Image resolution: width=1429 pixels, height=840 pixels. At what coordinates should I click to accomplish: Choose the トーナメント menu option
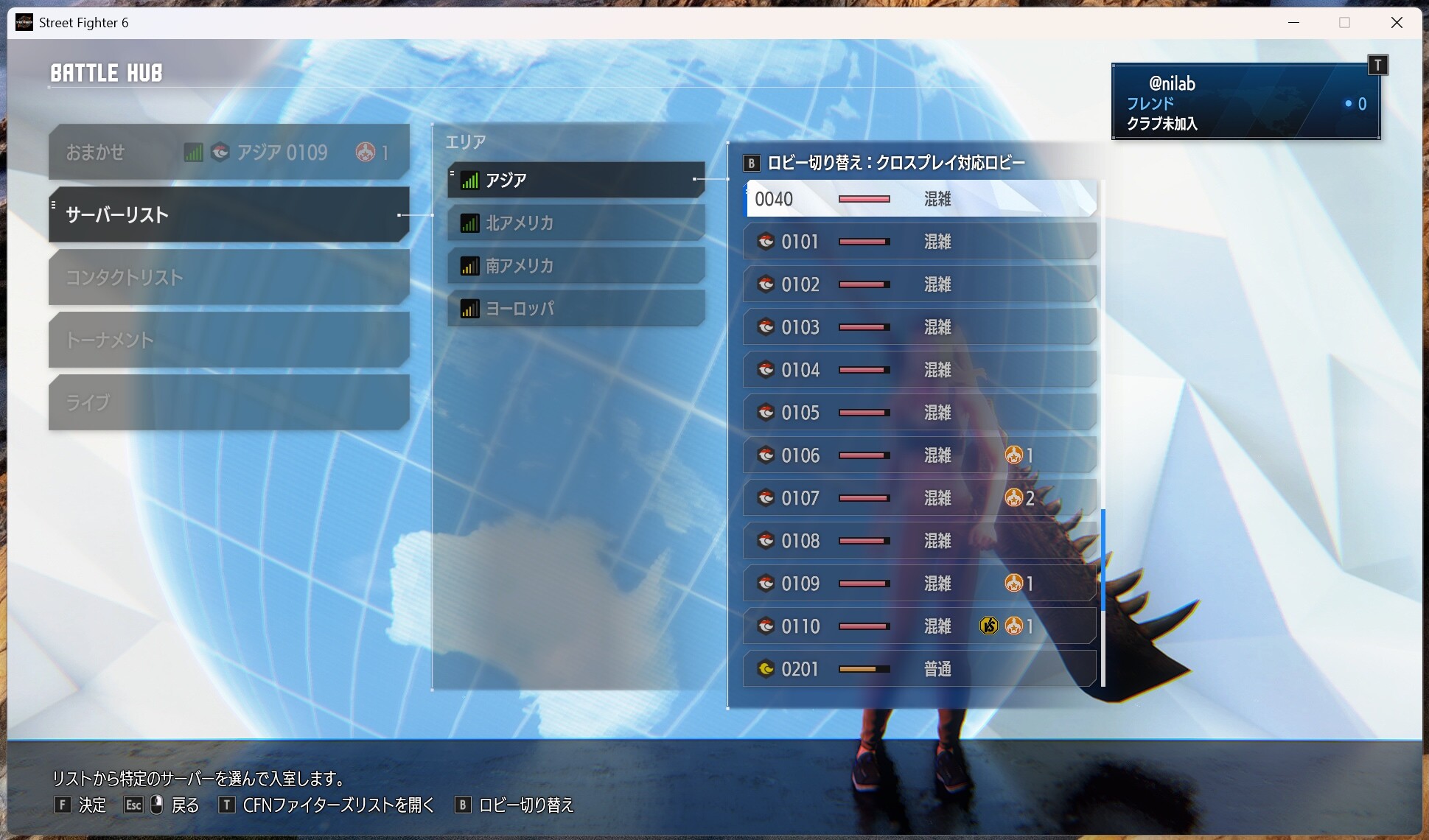coord(228,340)
